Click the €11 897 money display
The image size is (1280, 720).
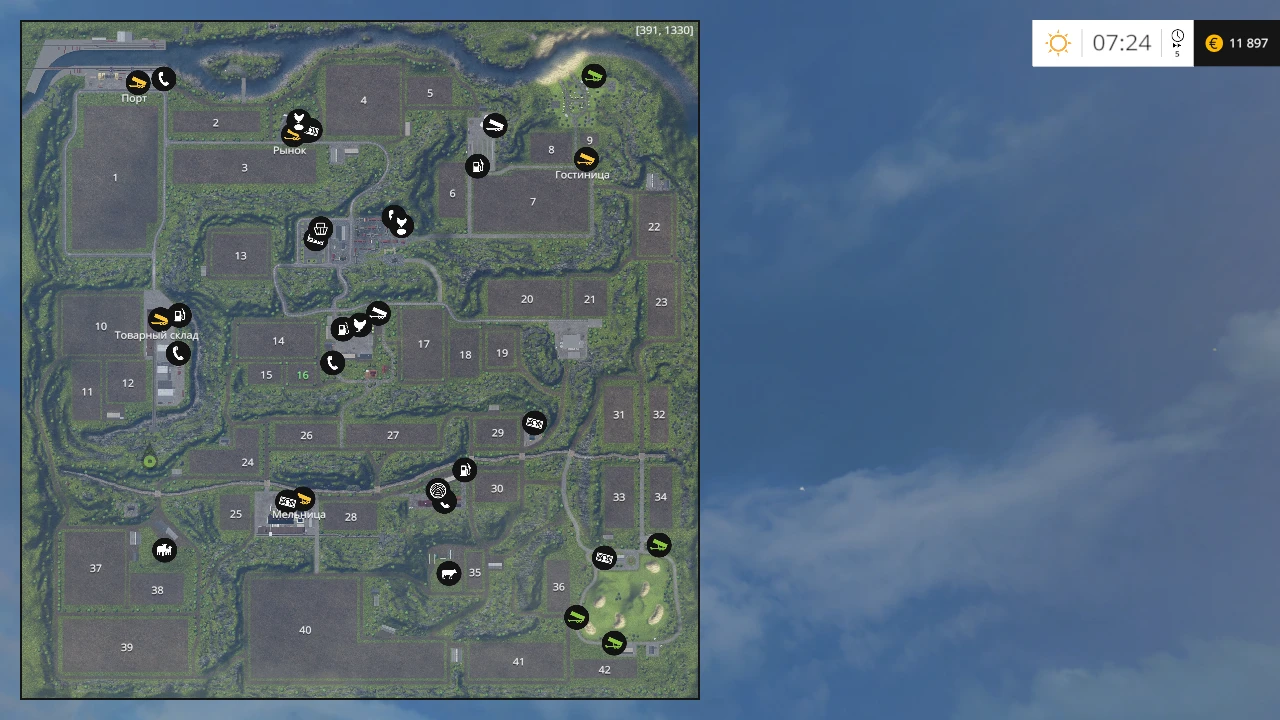1237,43
